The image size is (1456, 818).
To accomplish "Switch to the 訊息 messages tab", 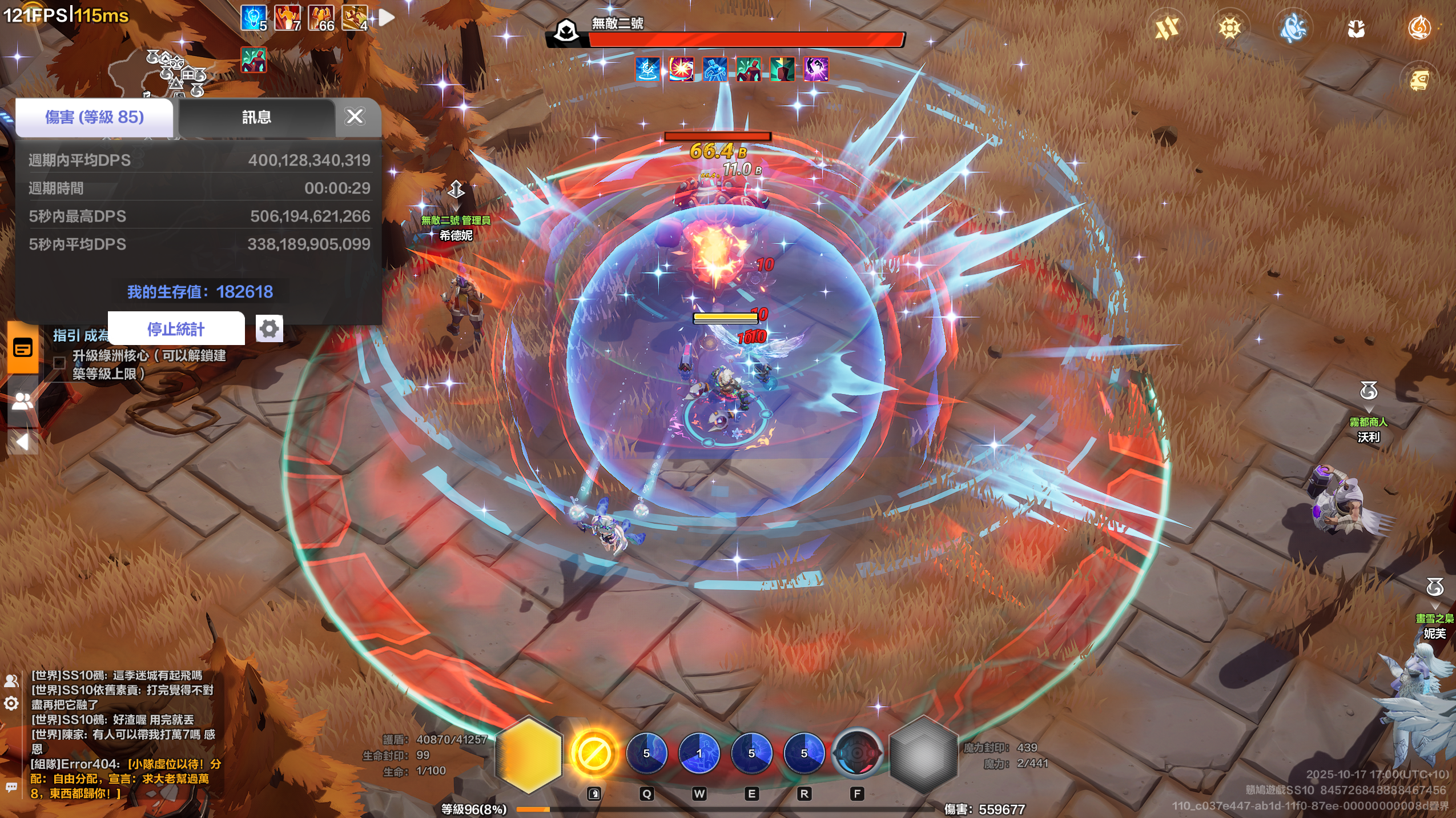I will 256,118.
